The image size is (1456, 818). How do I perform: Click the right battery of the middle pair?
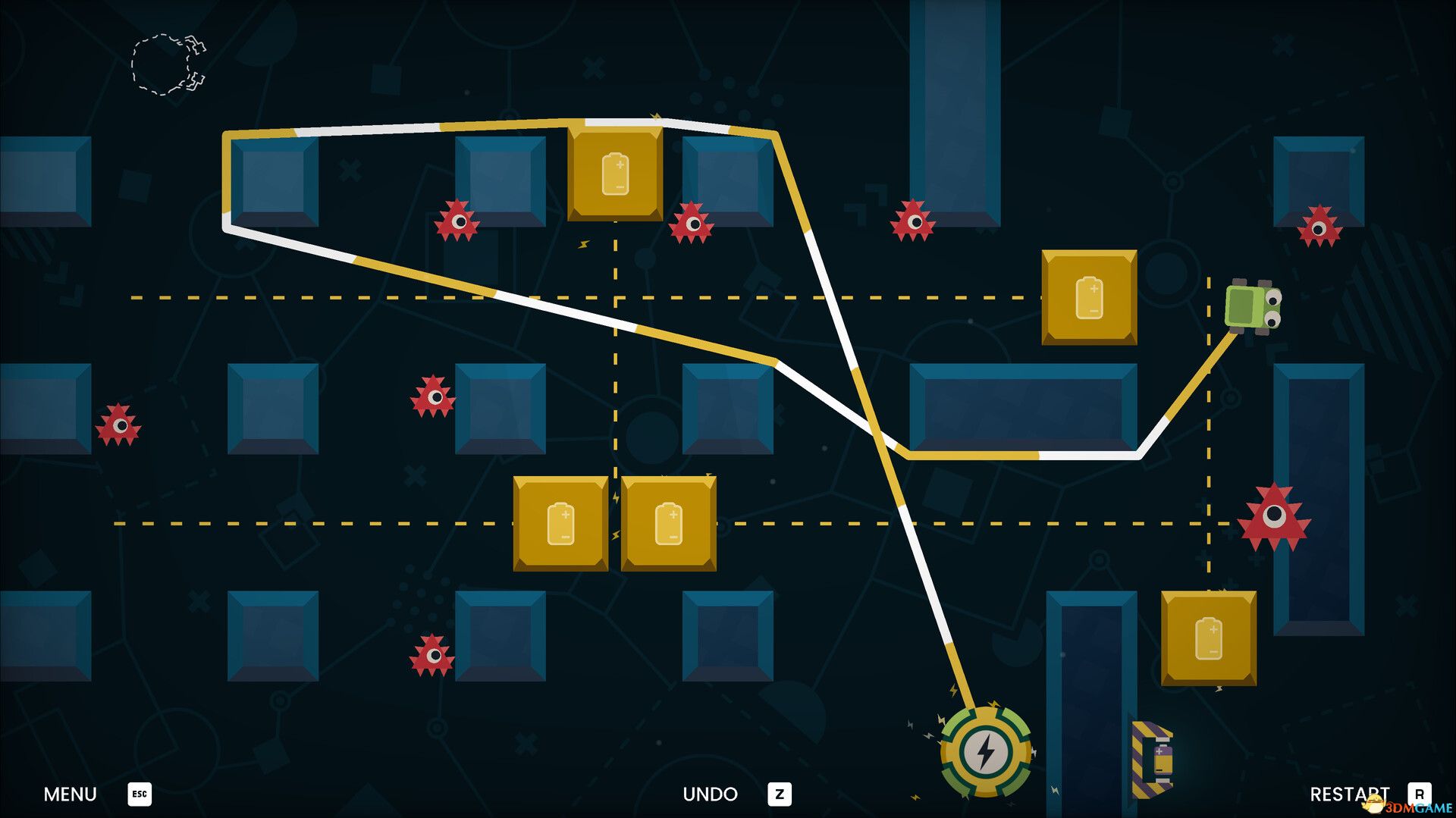(x=669, y=525)
